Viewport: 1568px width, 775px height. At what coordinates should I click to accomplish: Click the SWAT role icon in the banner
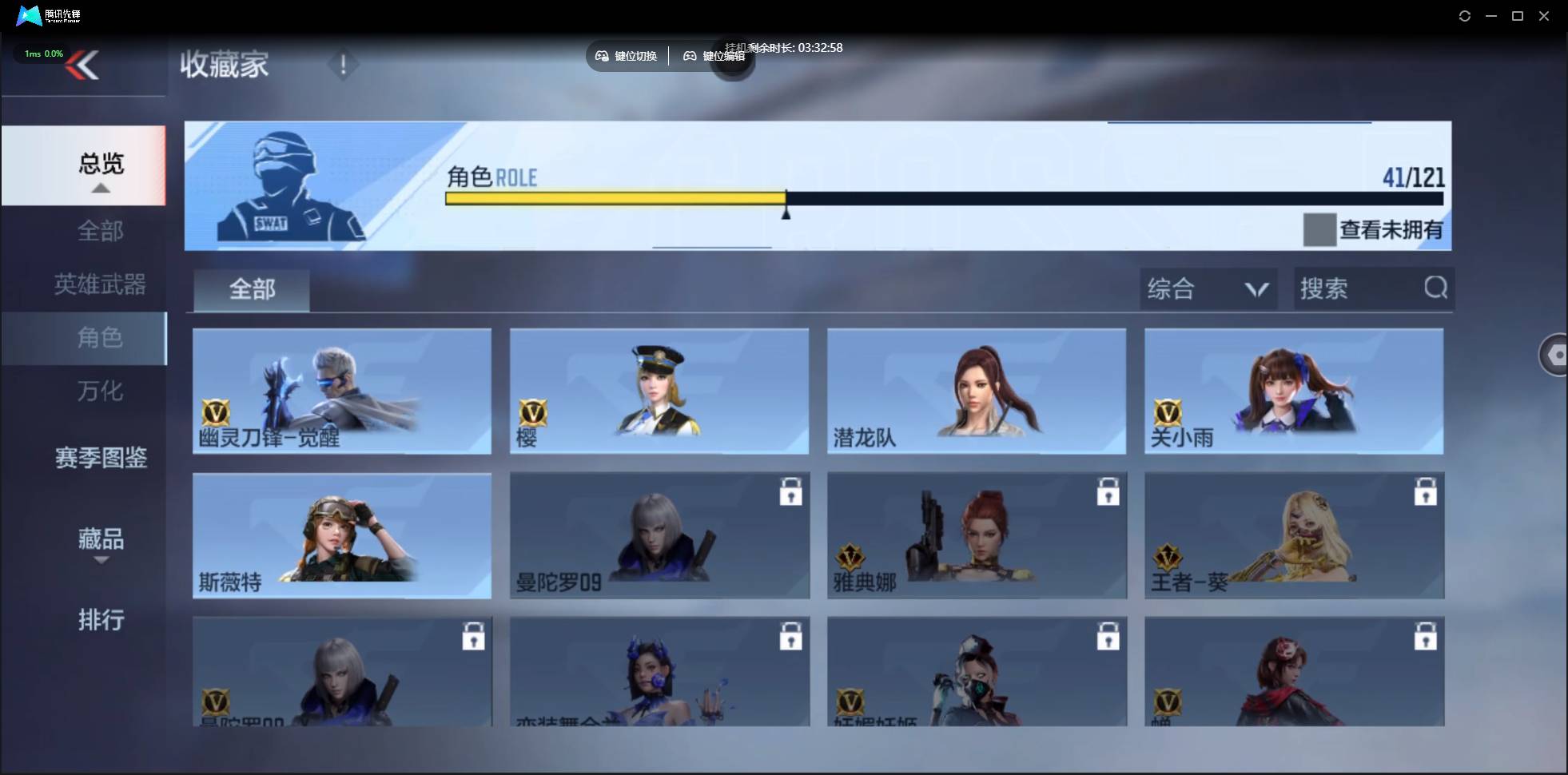[286, 186]
